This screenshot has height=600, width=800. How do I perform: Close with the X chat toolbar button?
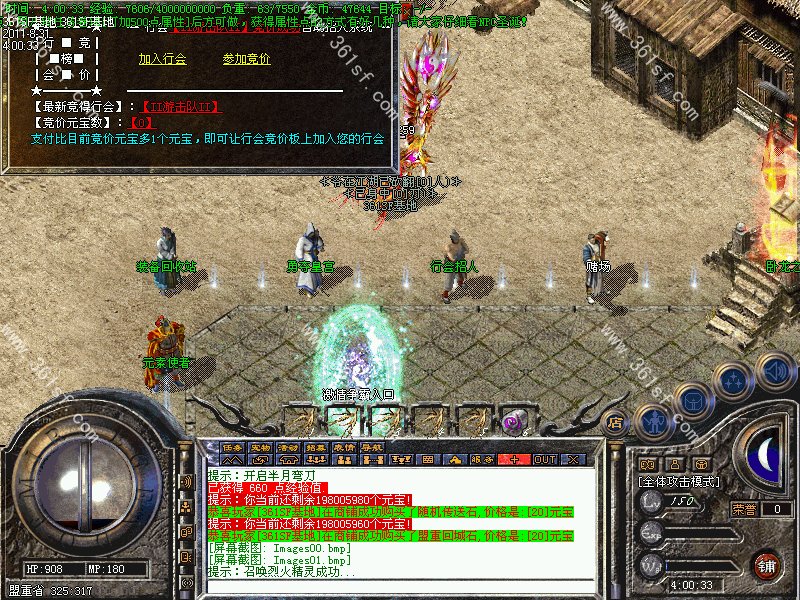573,459
